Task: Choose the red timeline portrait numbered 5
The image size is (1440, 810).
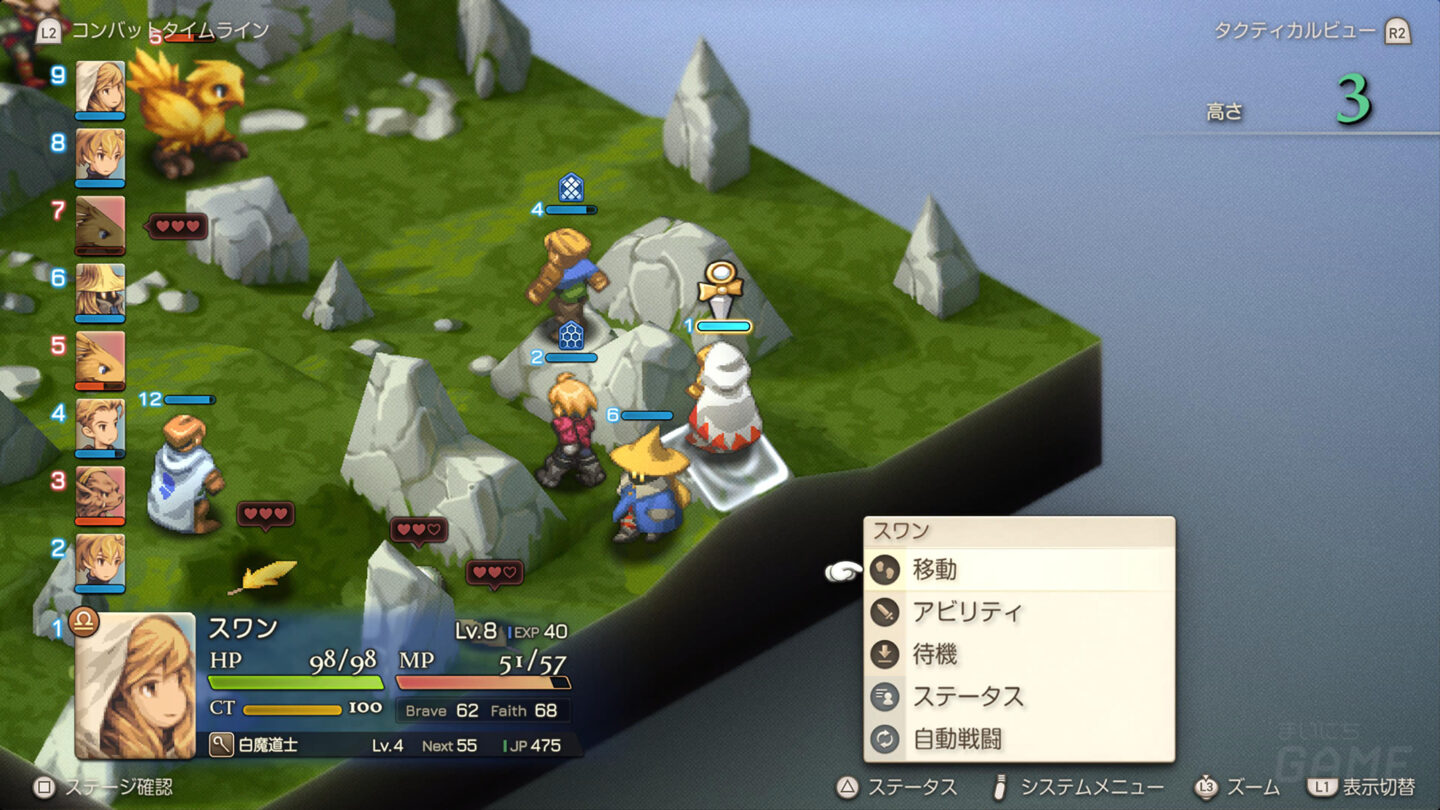Action: 100,357
